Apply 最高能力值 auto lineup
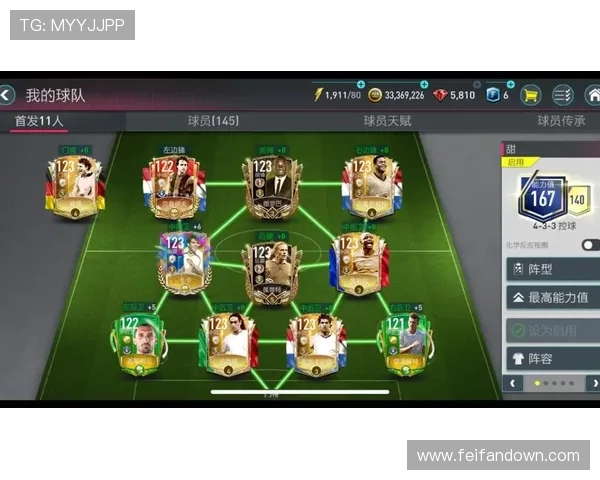This screenshot has height=480, width=600. (553, 298)
